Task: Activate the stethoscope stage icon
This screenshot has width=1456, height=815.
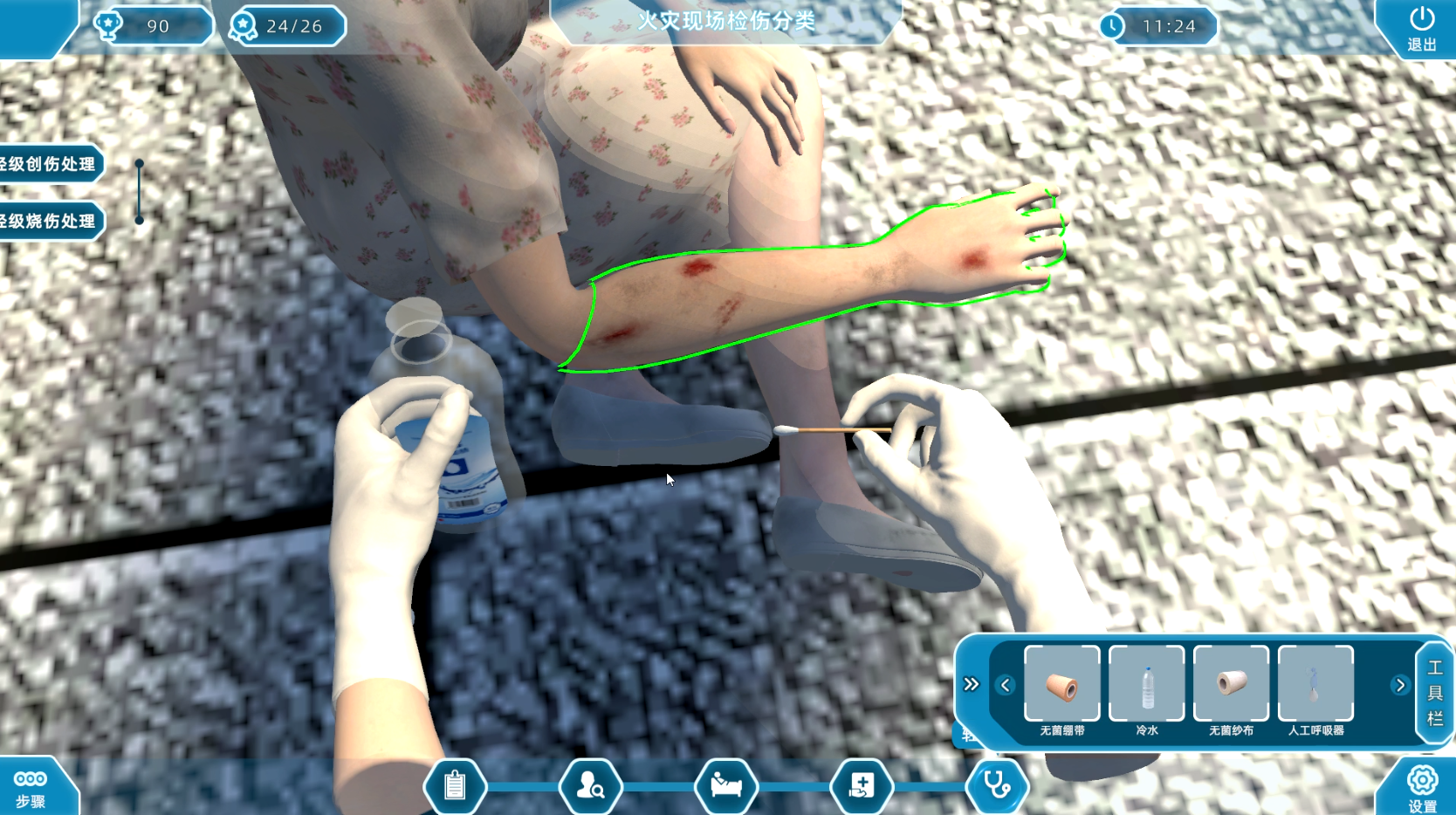Action: click(997, 786)
